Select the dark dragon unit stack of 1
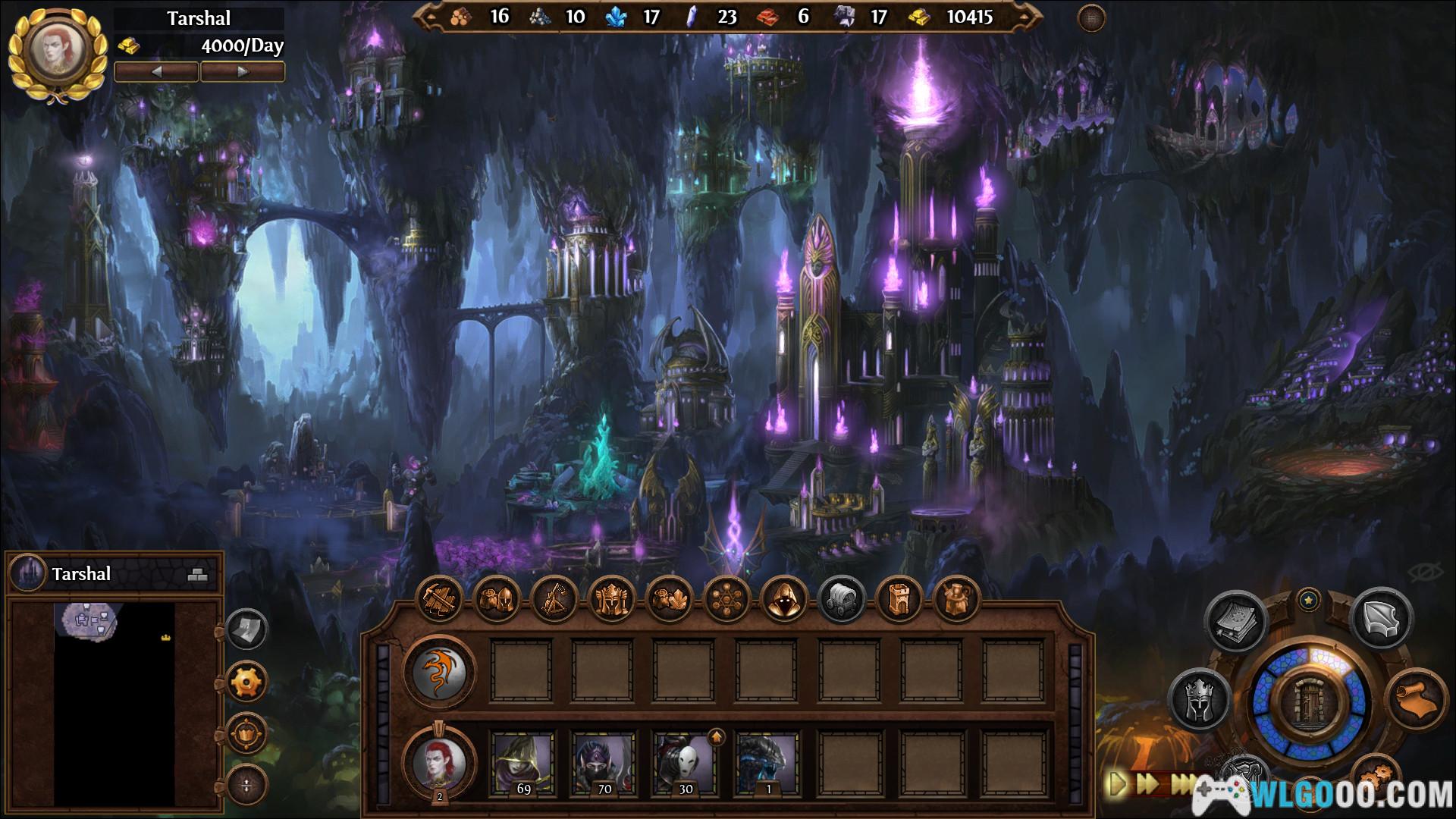The image size is (1456, 819). point(767,763)
